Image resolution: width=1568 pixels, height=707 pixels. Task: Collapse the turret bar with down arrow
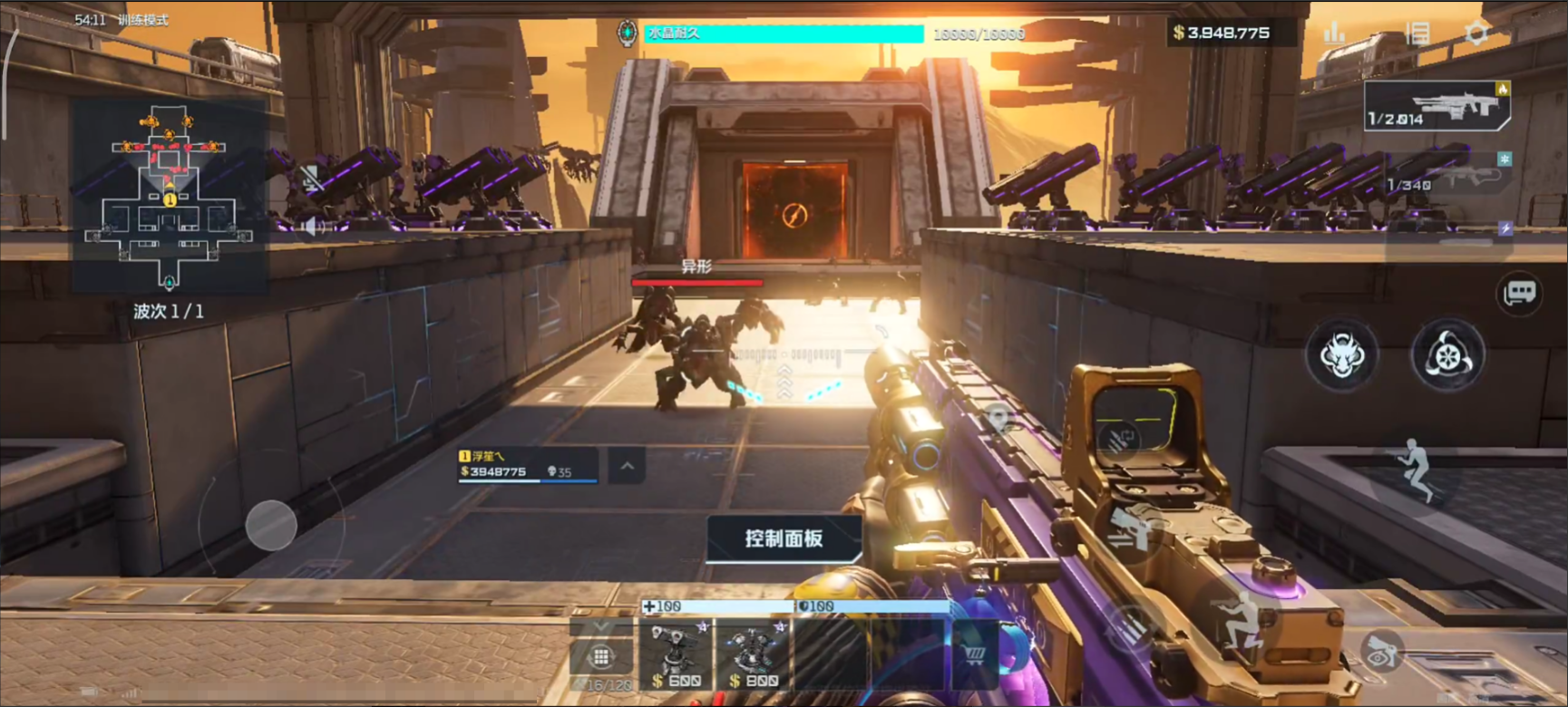coord(599,627)
